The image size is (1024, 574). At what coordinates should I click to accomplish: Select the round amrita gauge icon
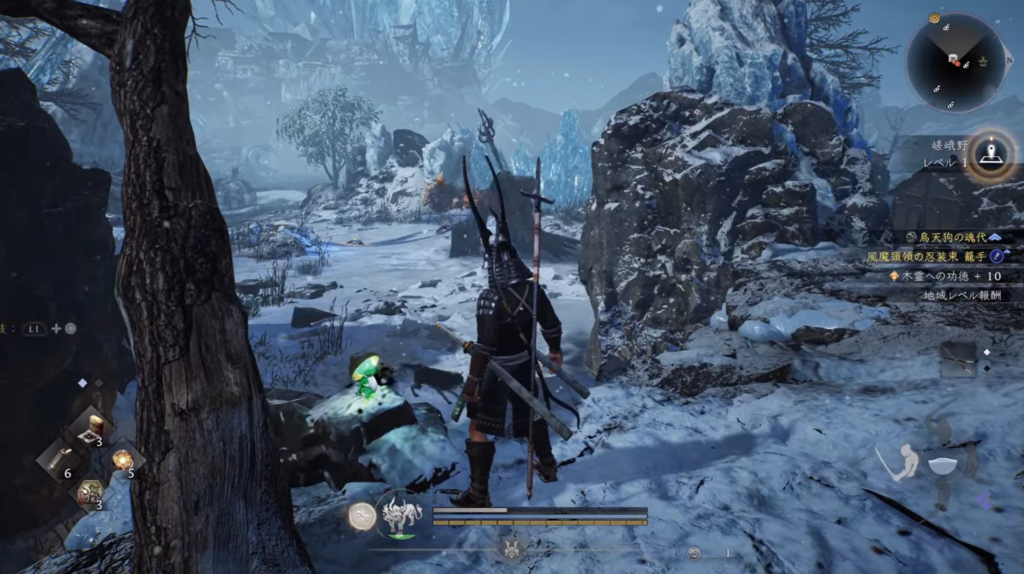pyautogui.click(x=361, y=515)
